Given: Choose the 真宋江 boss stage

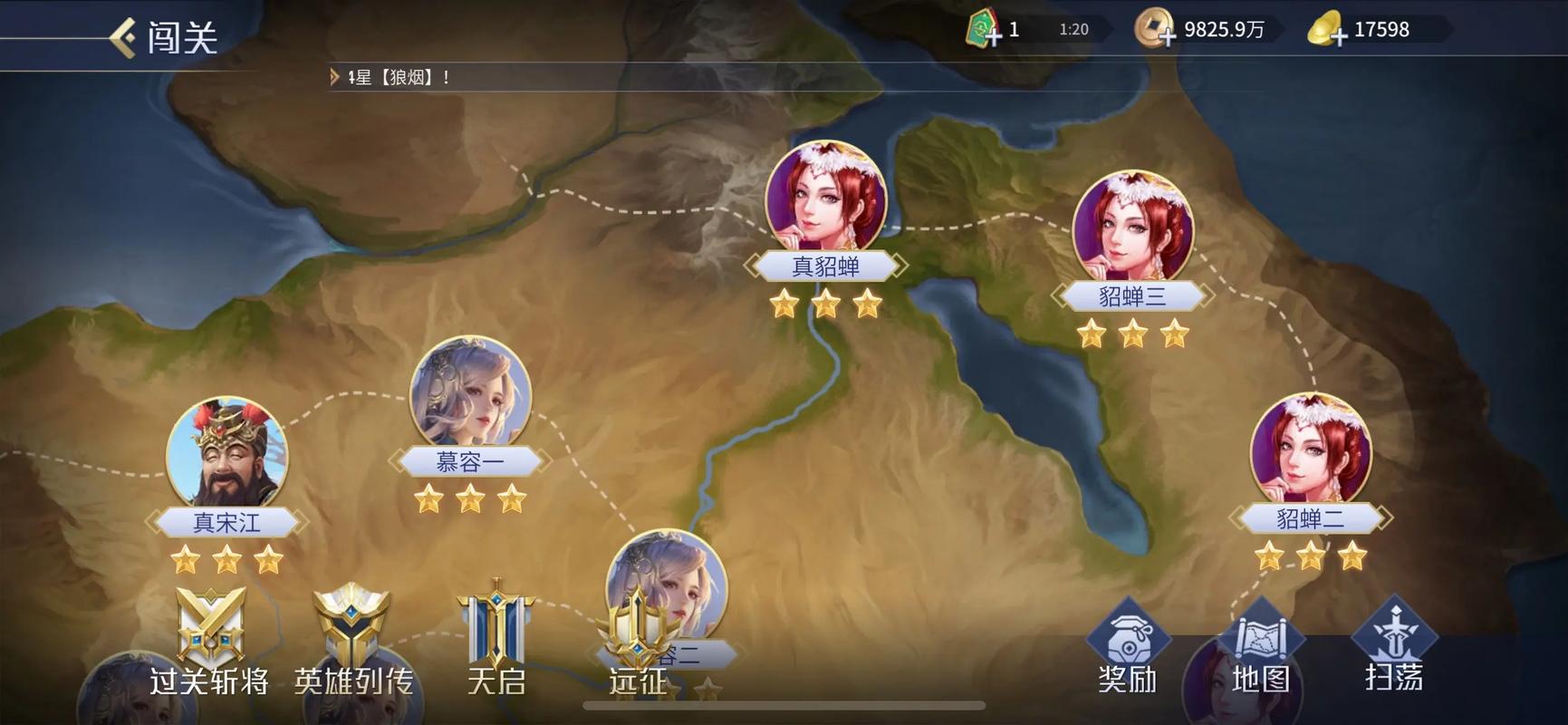Looking at the screenshot, I should tap(227, 455).
